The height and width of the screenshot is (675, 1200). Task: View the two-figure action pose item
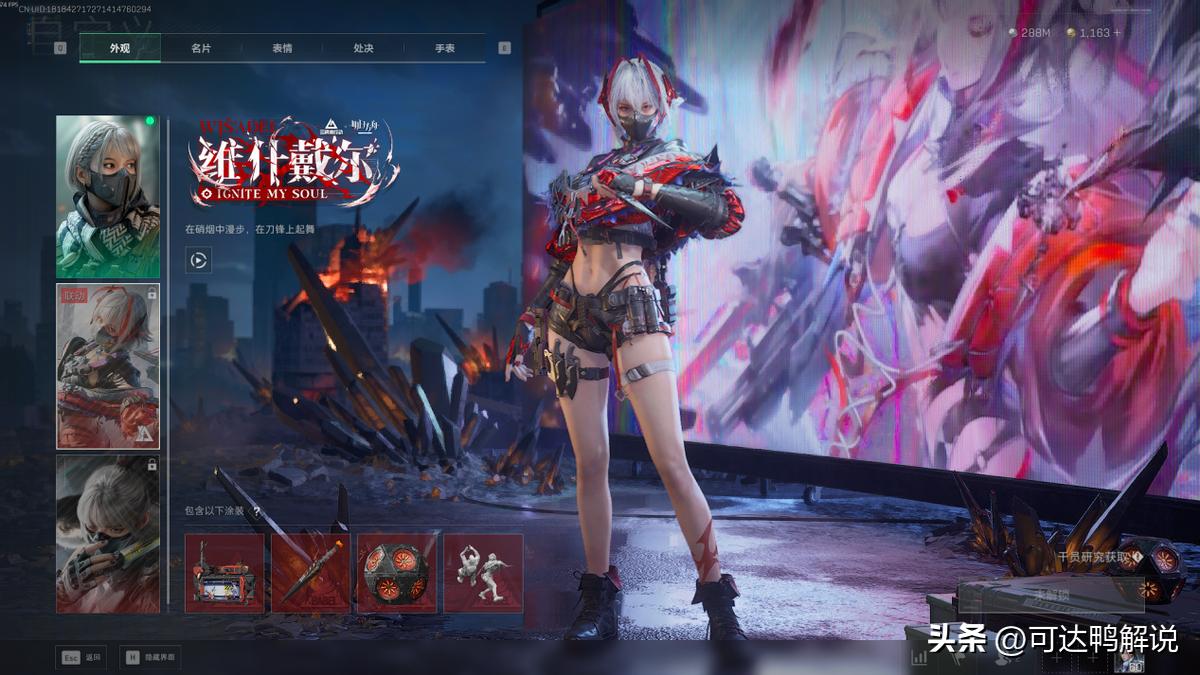coord(483,573)
